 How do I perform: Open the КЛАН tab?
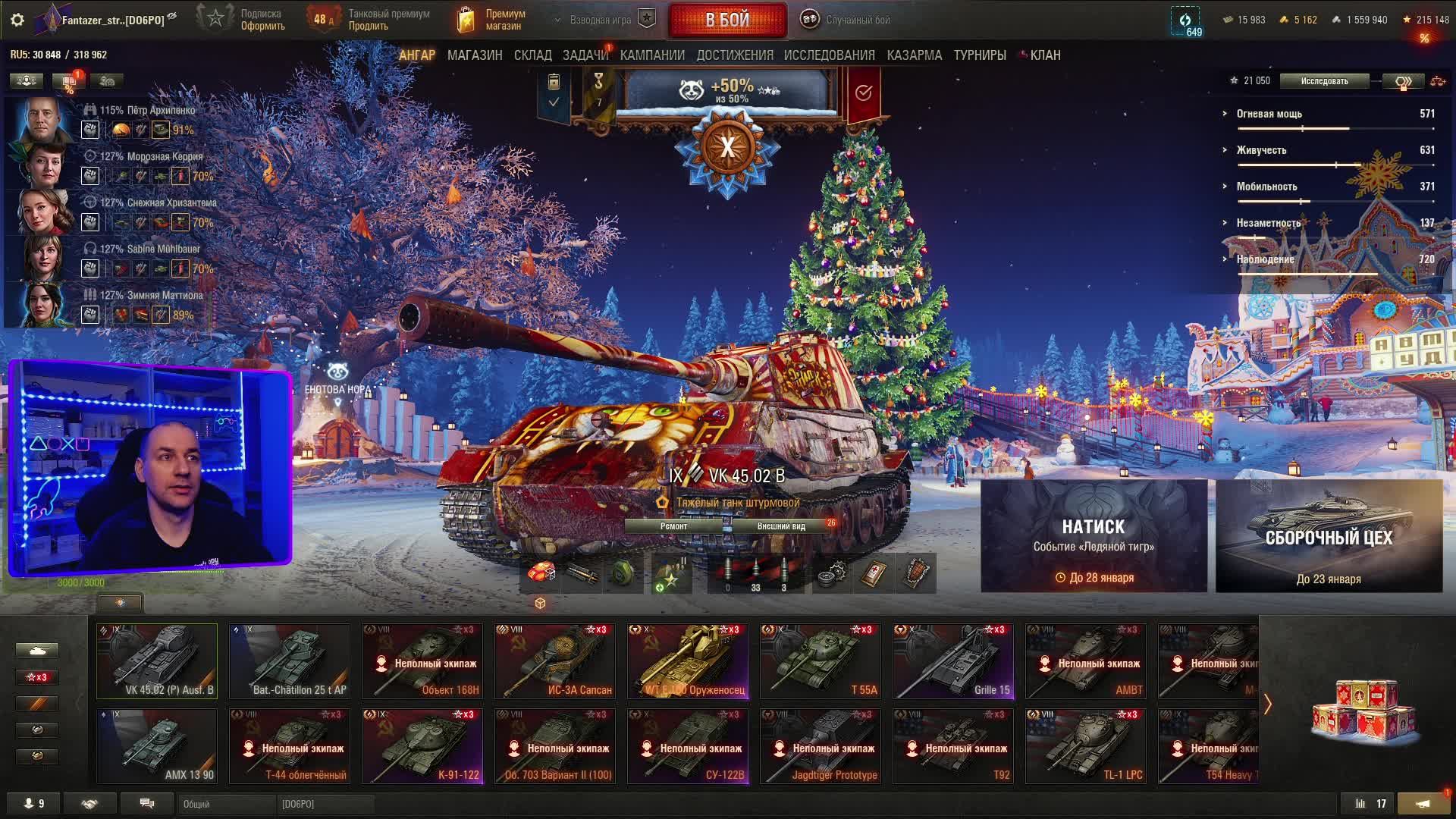1045,55
